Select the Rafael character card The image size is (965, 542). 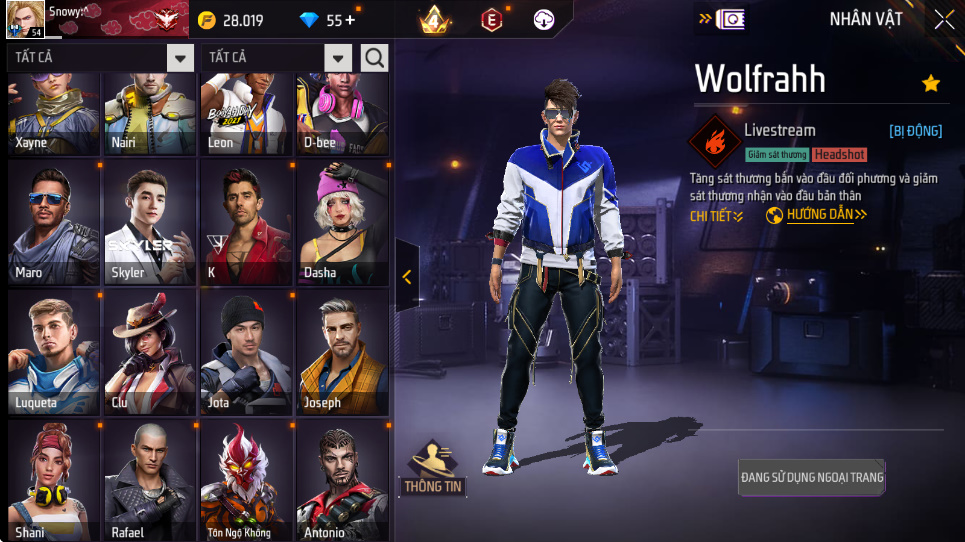pos(150,481)
